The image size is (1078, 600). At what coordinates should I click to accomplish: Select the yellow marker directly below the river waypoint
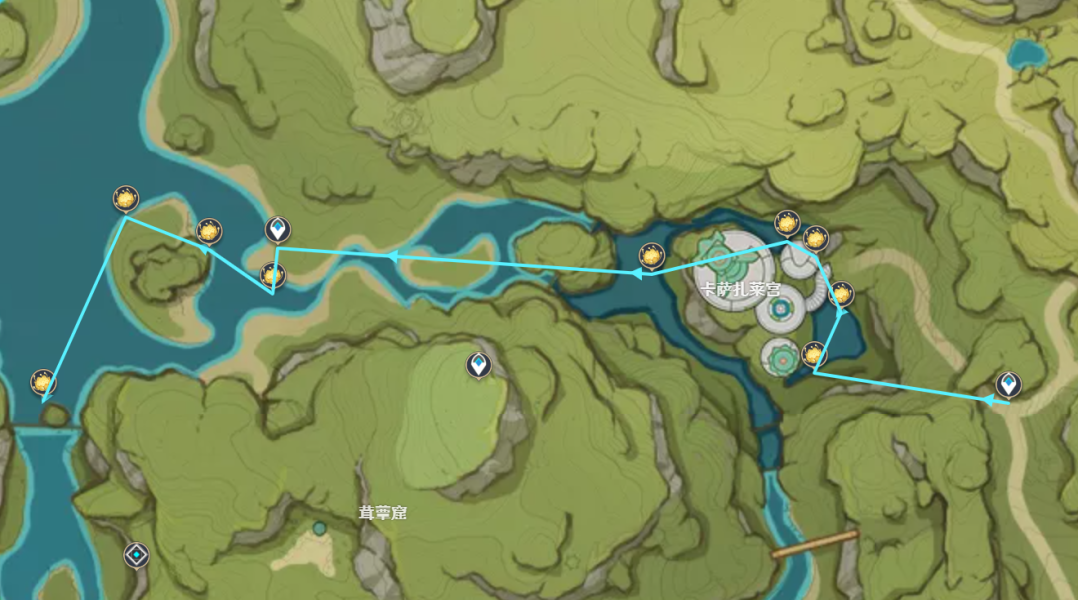pyautogui.click(x=272, y=275)
